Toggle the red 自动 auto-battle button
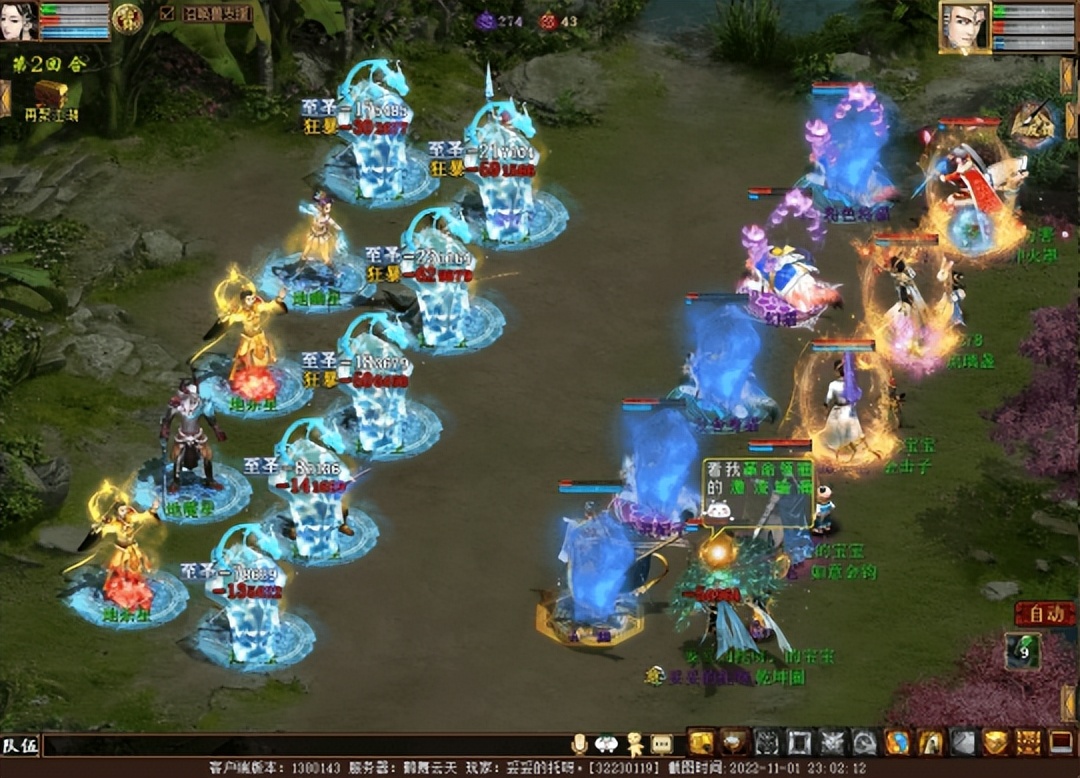Viewport: 1080px width, 778px height. (1044, 612)
